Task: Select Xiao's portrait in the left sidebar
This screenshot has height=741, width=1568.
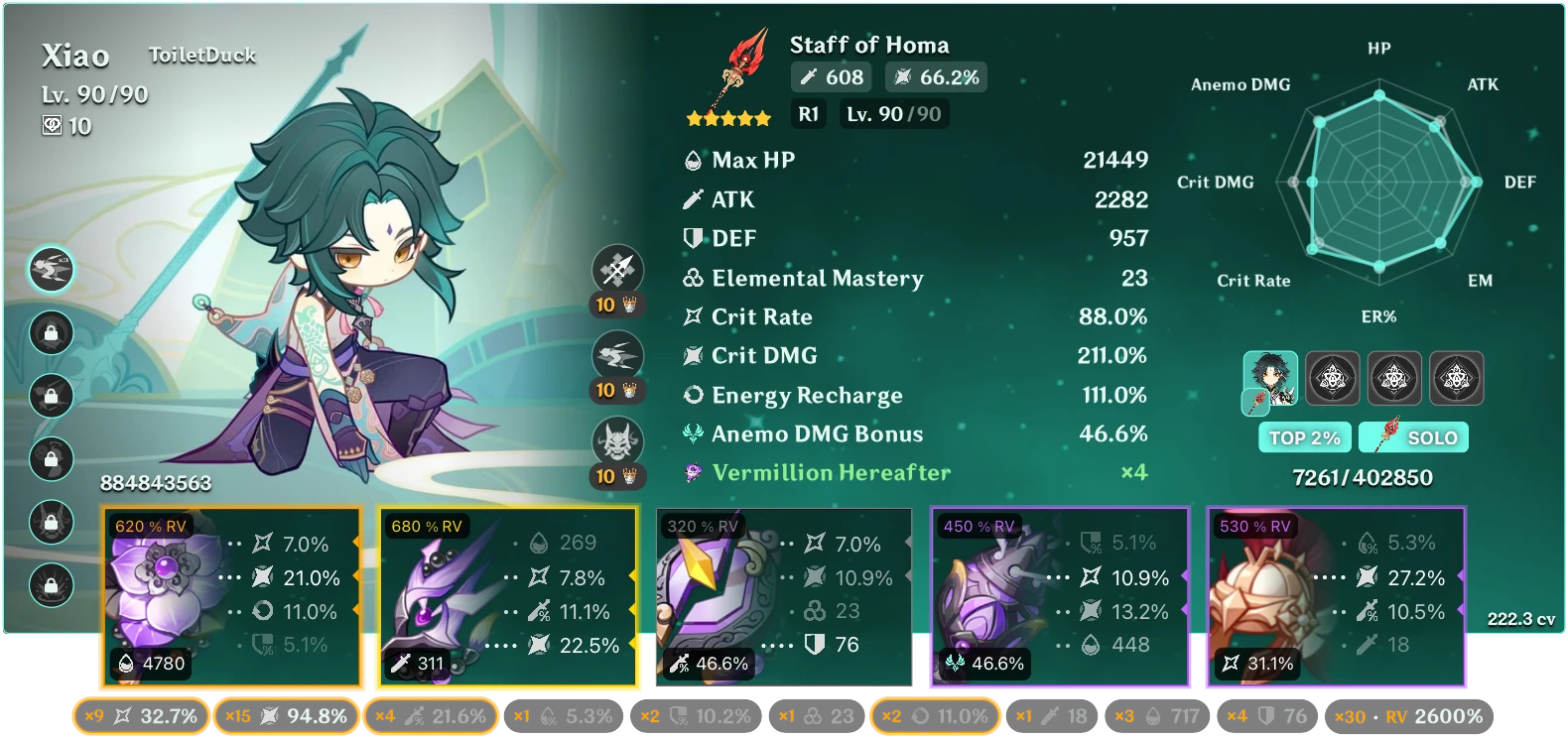Action: tap(52, 269)
